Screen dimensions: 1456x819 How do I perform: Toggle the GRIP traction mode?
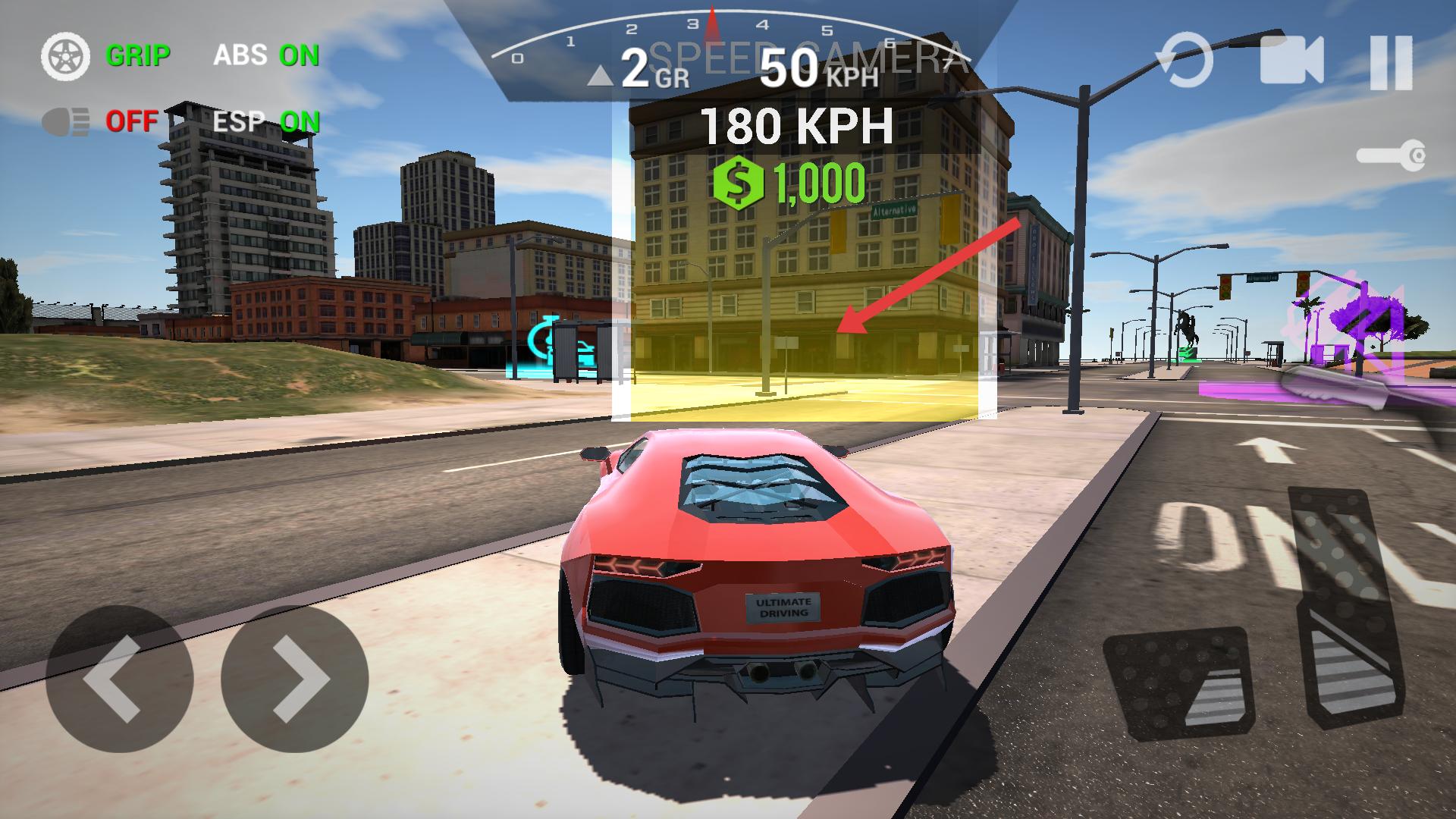(x=106, y=56)
